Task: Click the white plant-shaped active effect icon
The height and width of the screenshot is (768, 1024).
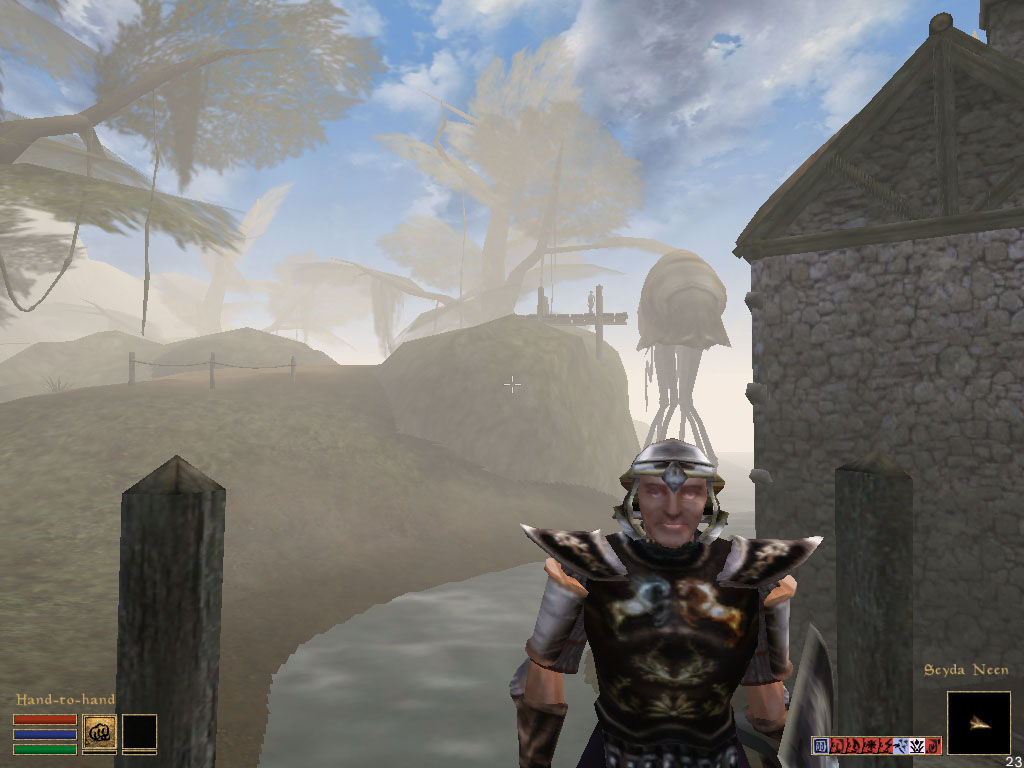Action: [917, 746]
